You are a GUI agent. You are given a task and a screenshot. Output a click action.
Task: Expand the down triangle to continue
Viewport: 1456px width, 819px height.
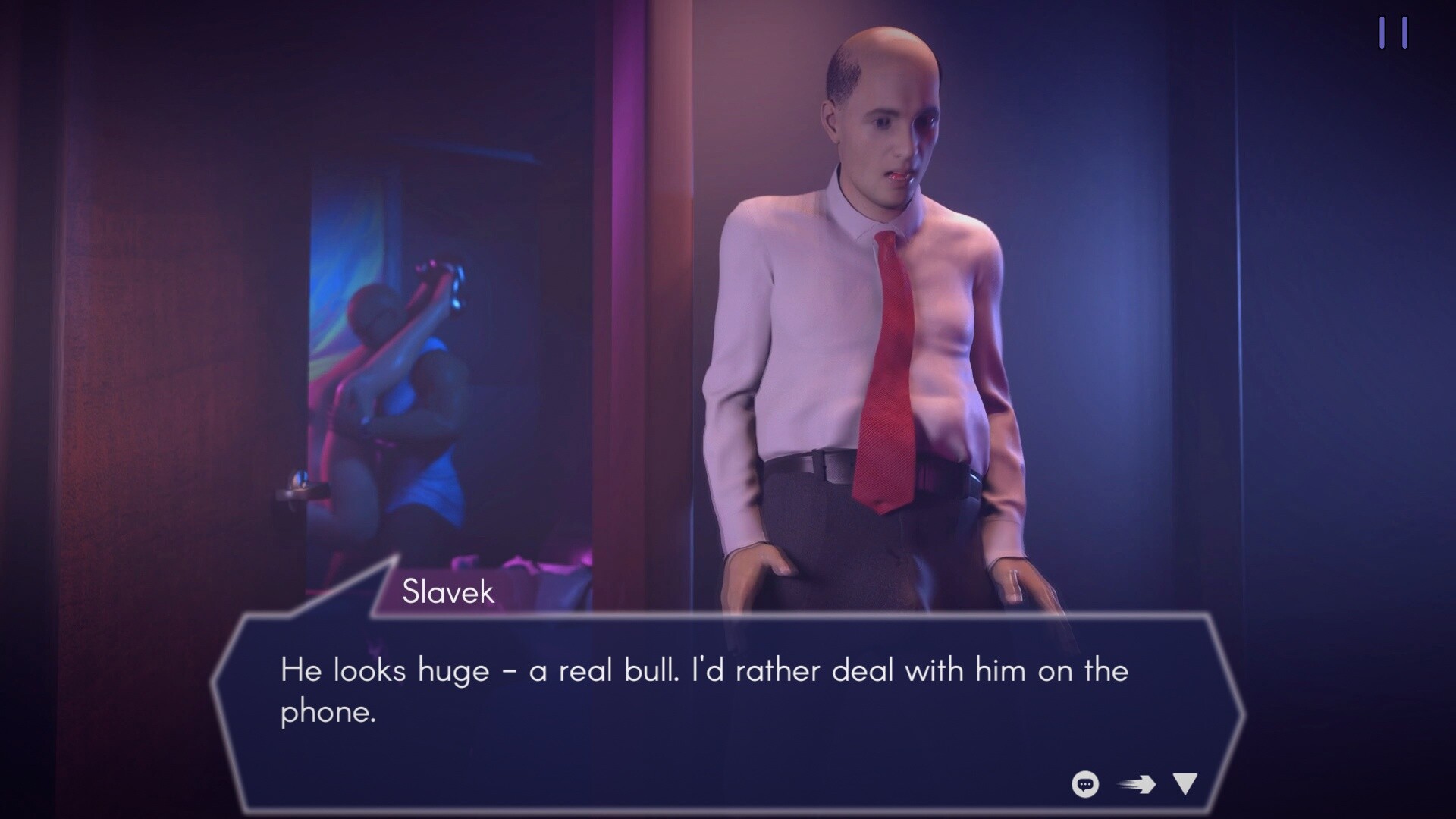click(x=1185, y=782)
